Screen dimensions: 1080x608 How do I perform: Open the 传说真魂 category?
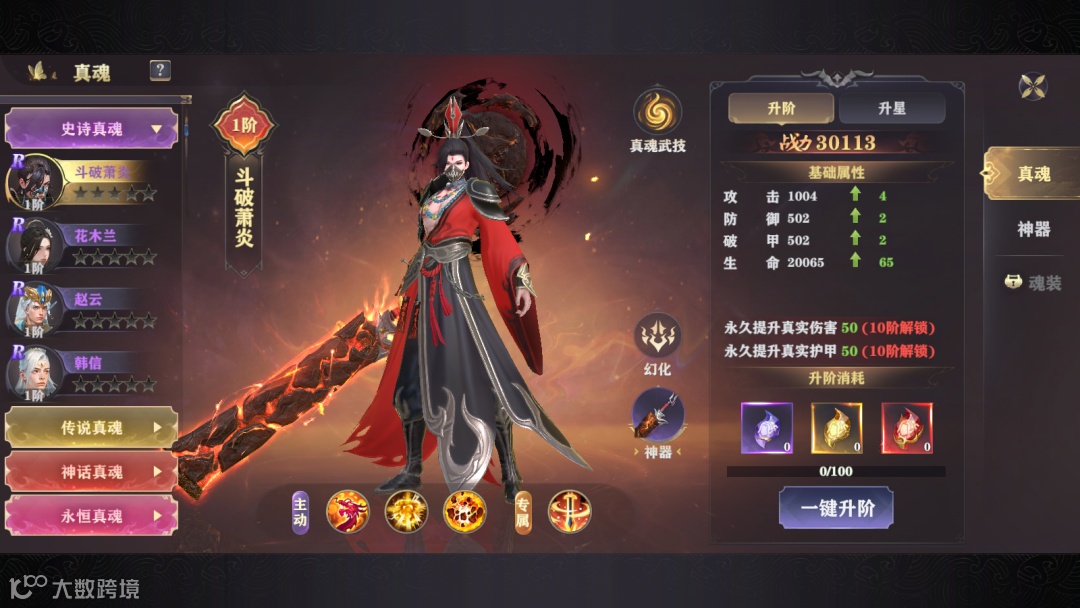coord(92,427)
